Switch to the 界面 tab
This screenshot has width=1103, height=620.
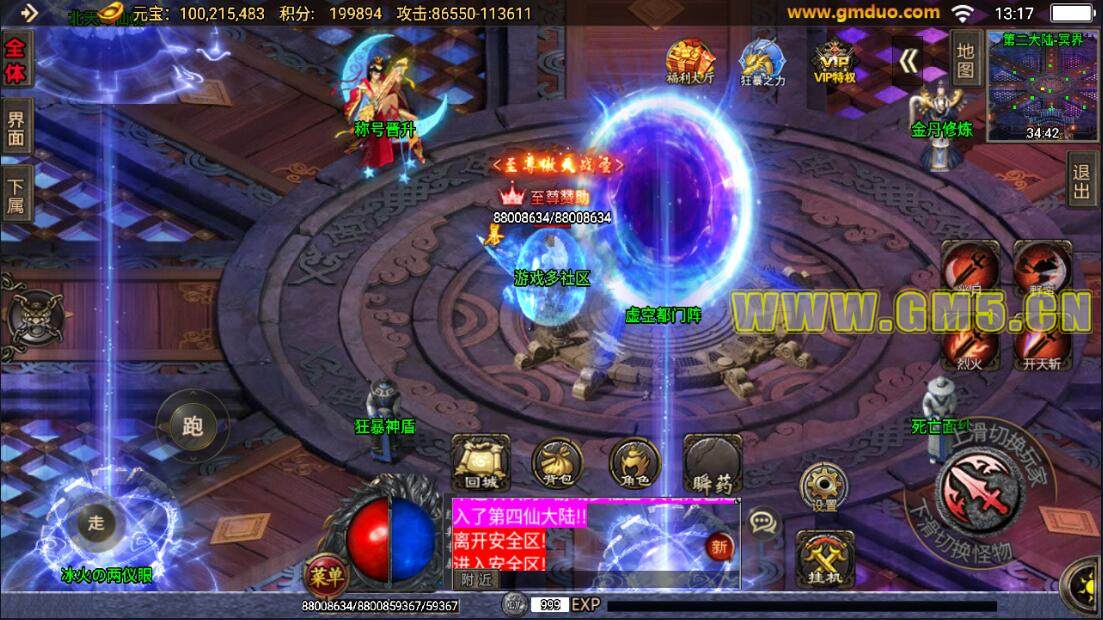click(16, 127)
